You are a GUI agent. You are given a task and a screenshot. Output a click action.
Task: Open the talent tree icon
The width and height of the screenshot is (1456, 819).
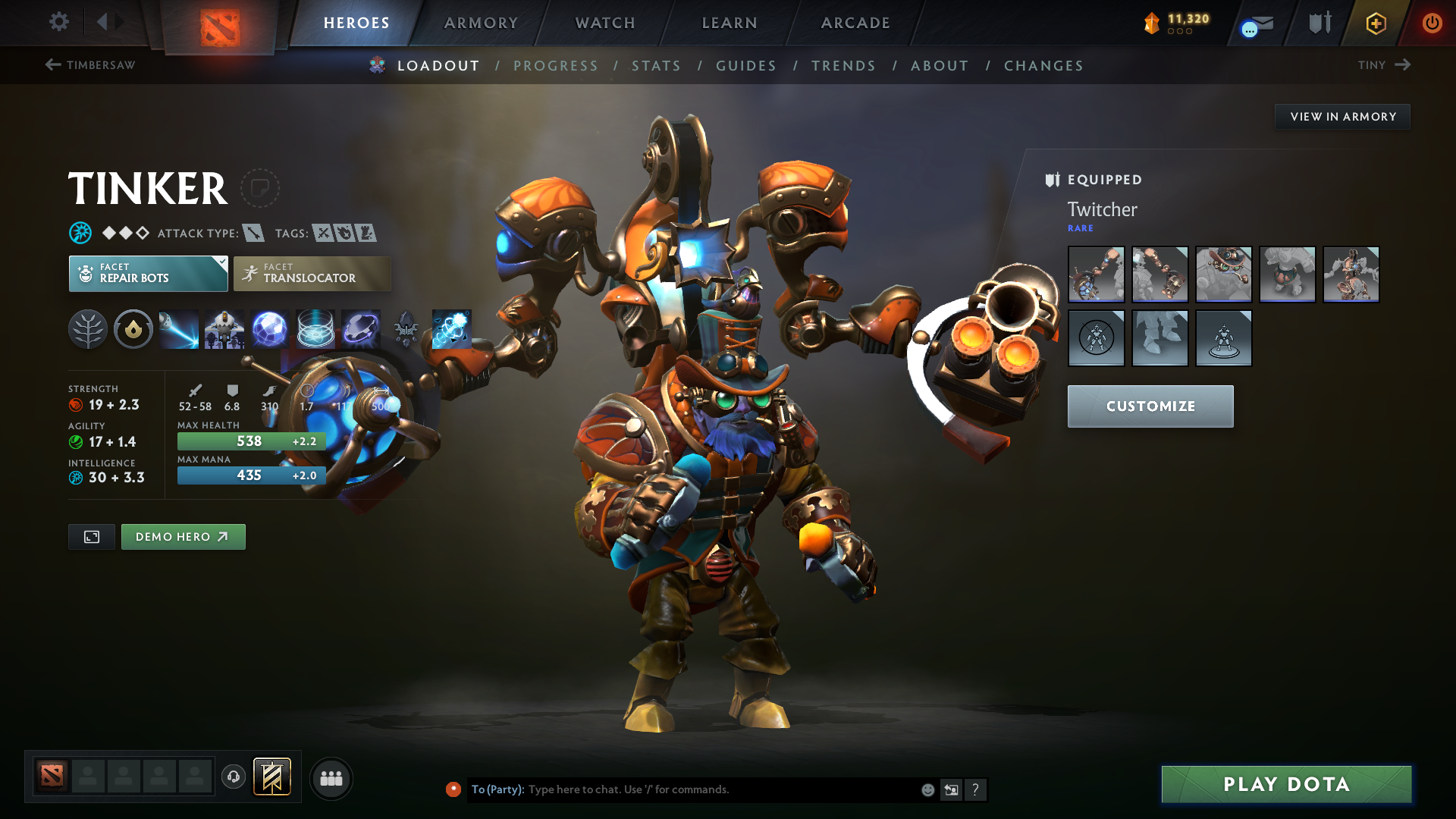87,329
